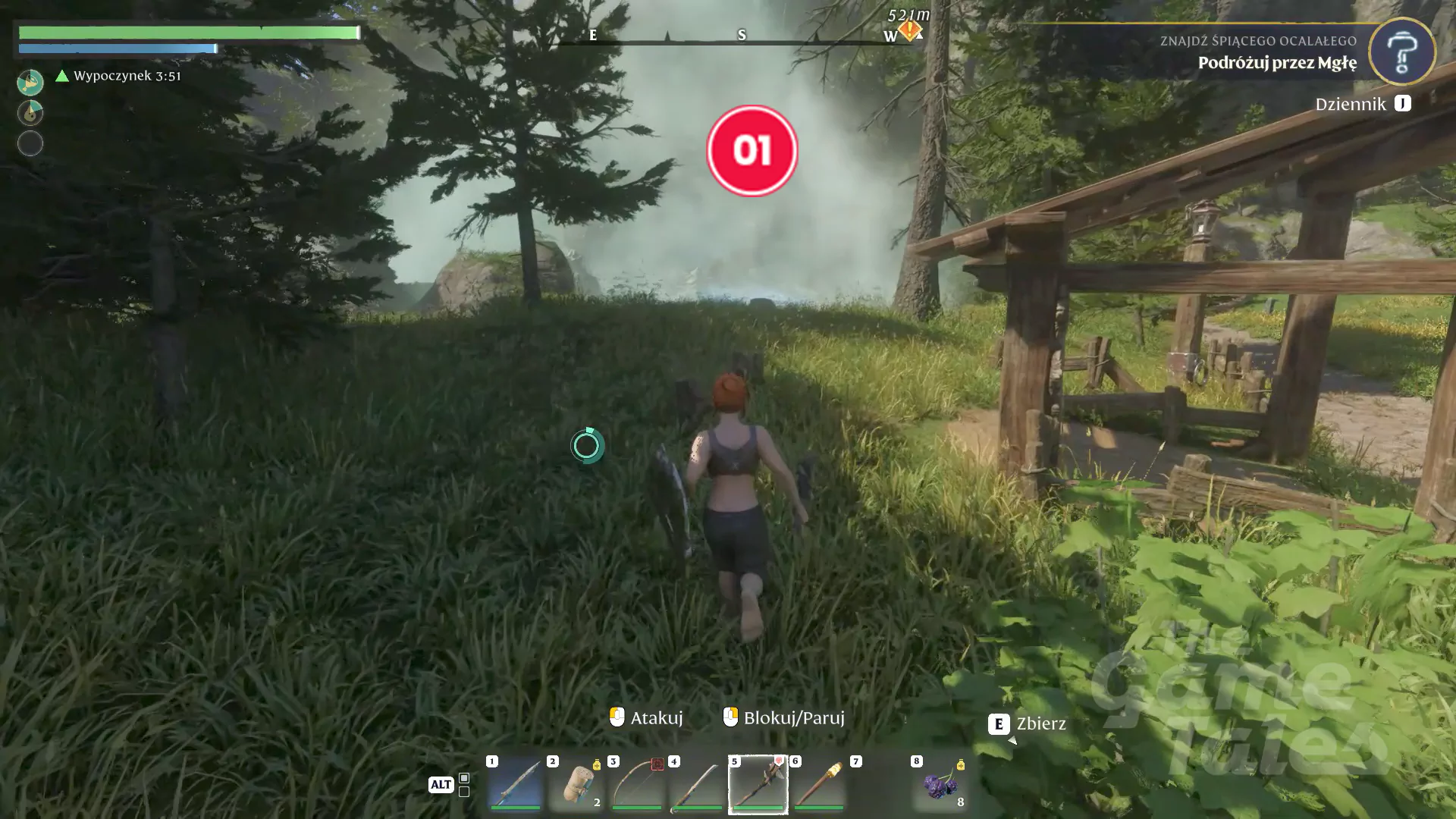The width and height of the screenshot is (1456, 819).
Task: Toggle the empty buff slot circle
Action: pos(30,143)
